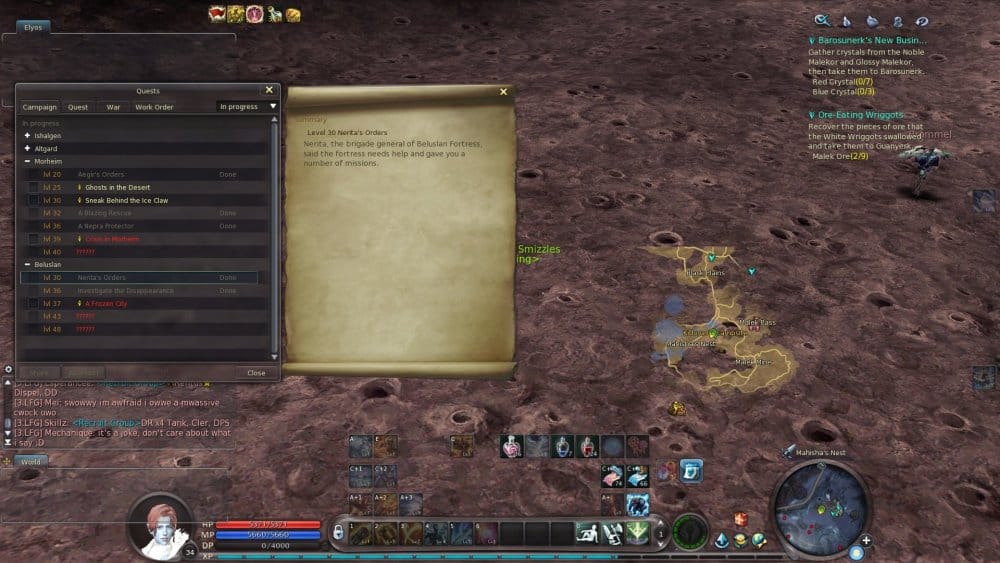The width and height of the screenshot is (1000, 563).
Task: Close the Quests window with the X
Action: click(x=268, y=90)
